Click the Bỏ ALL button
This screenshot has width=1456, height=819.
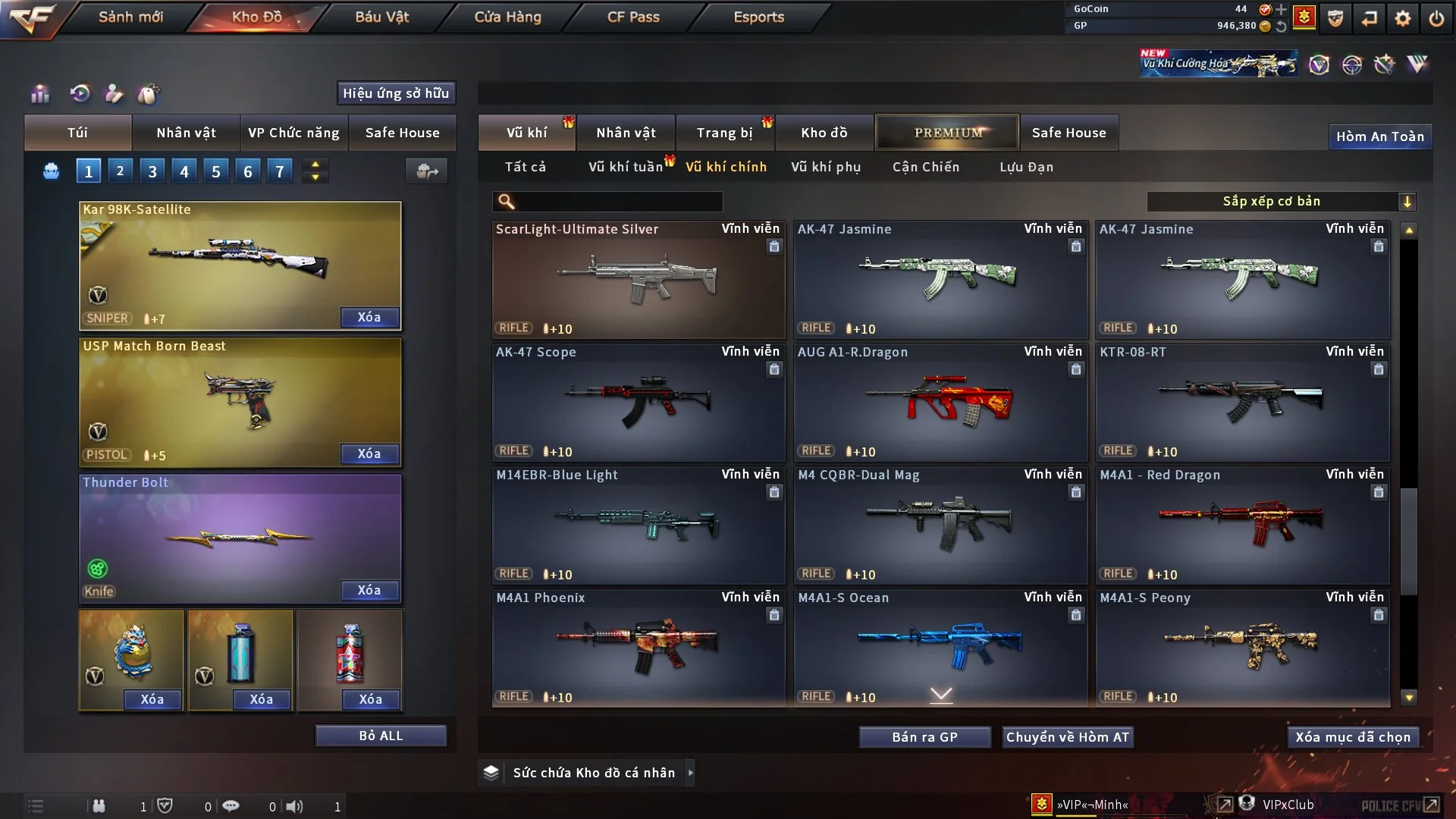[381, 736]
